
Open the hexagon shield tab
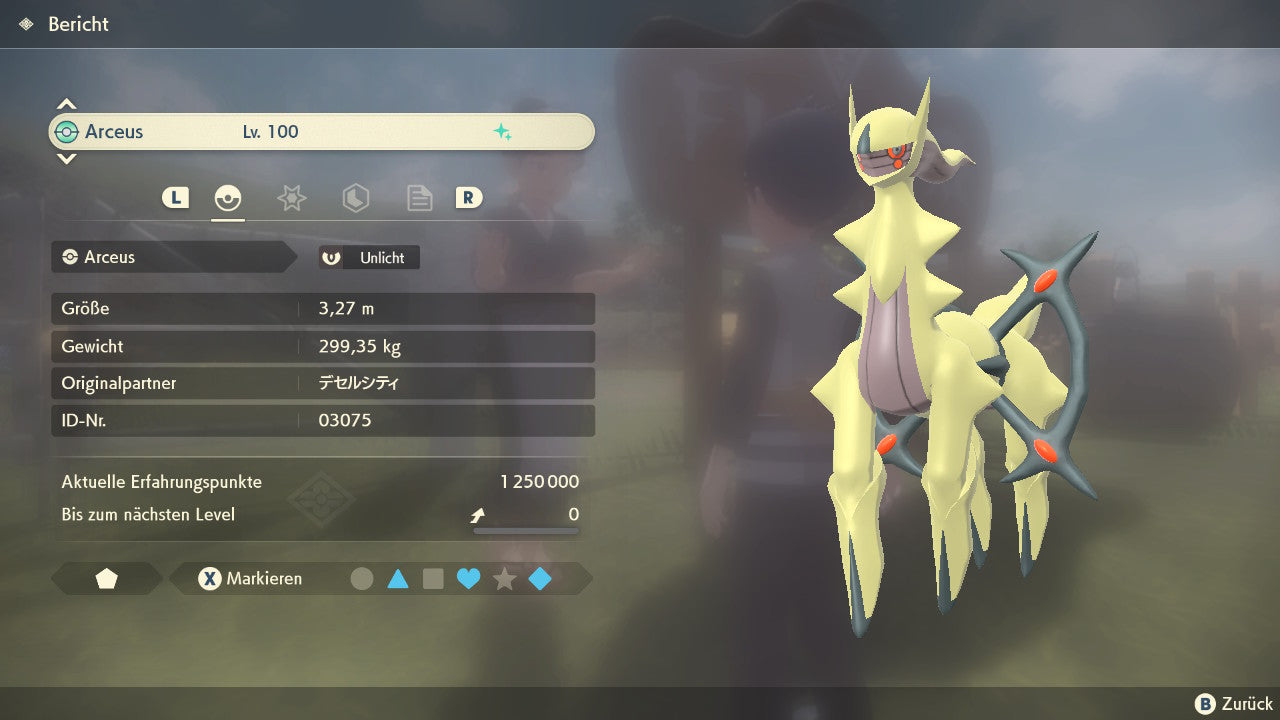355,198
